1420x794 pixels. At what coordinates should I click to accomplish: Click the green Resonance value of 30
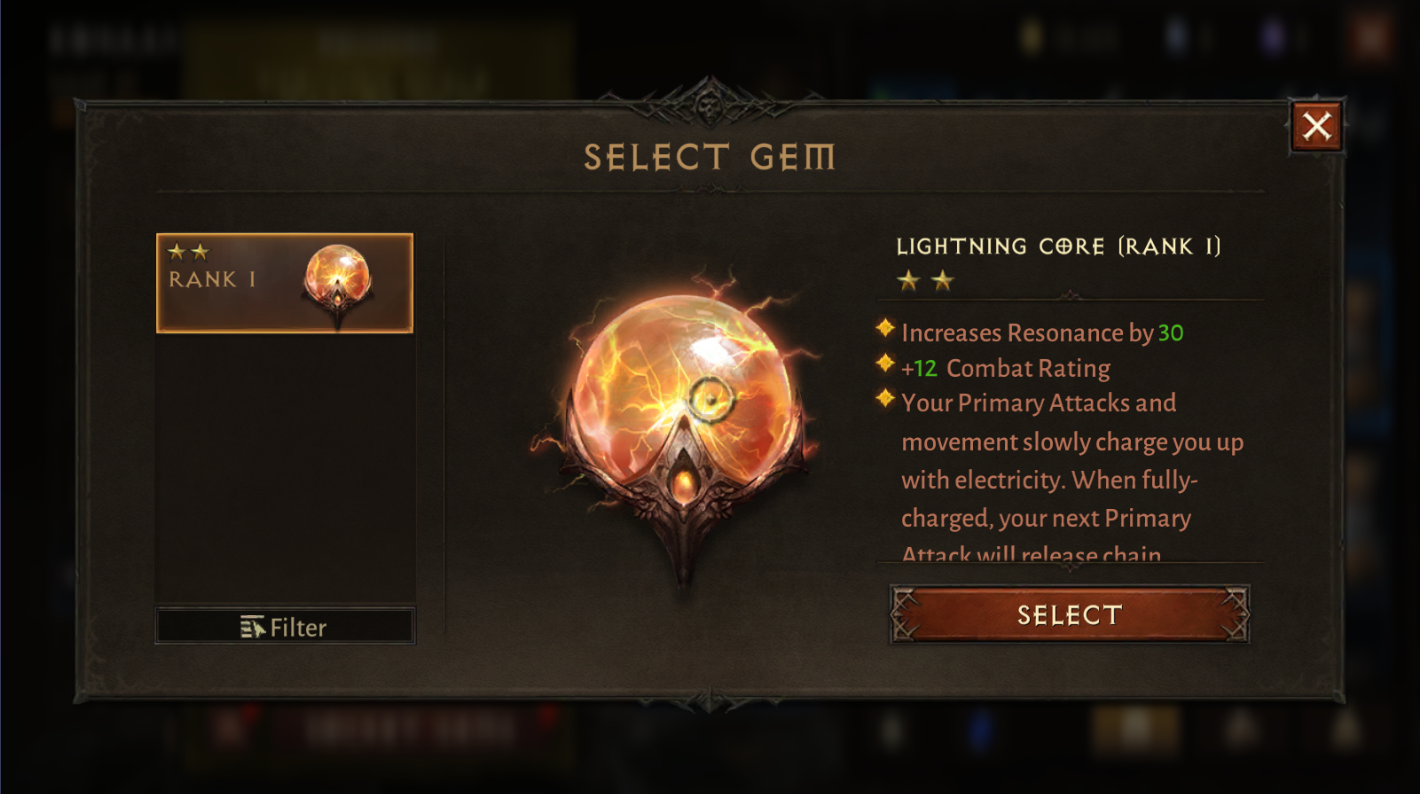pyautogui.click(x=1172, y=332)
